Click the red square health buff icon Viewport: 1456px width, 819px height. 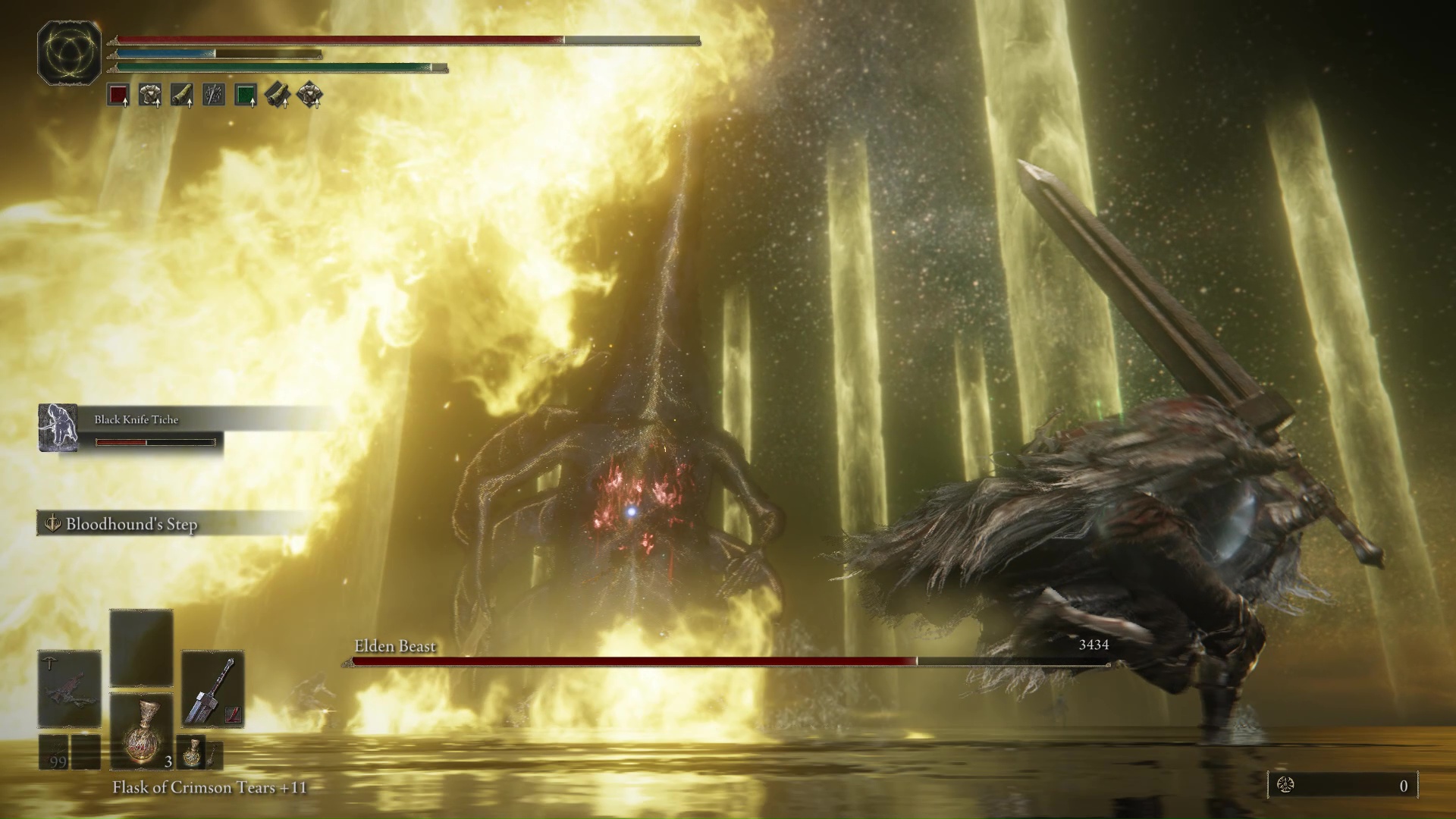[x=118, y=96]
